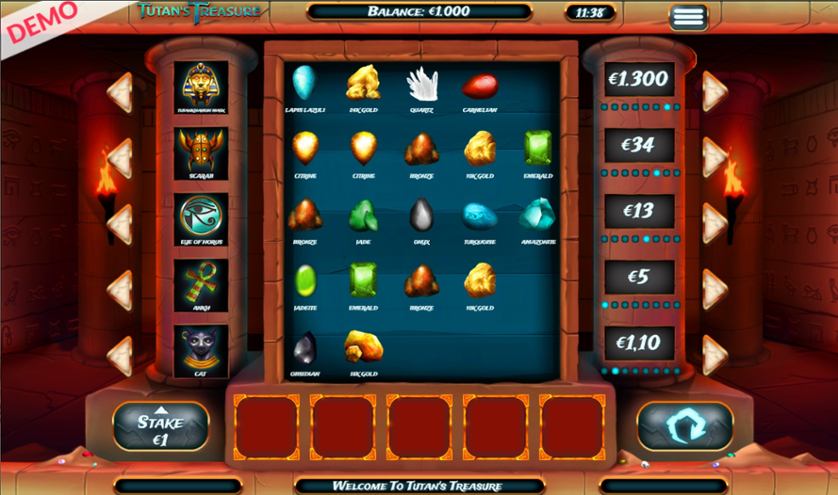Choose the Turquoise gem
The width and height of the screenshot is (838, 495).
(480, 217)
